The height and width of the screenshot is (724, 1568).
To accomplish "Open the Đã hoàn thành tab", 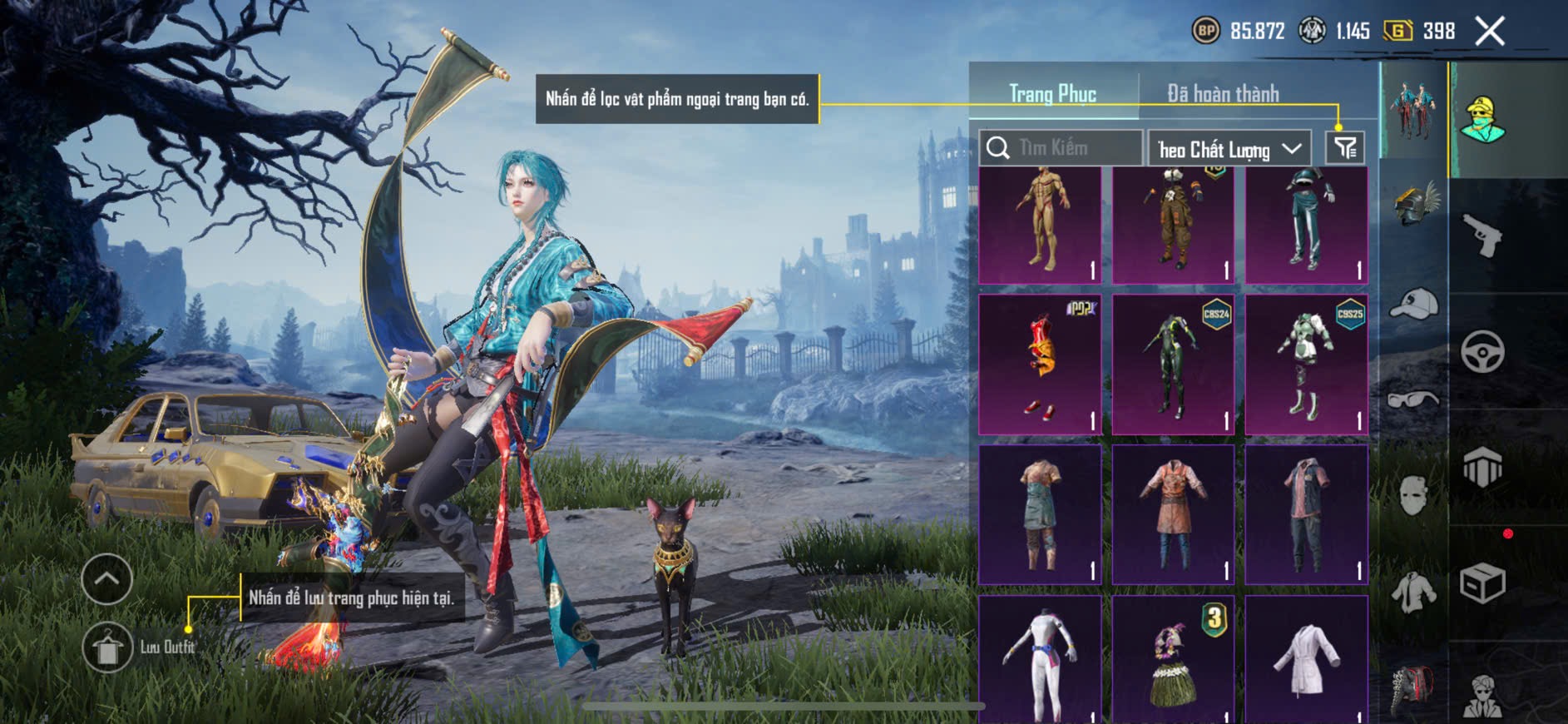I will [1222, 94].
